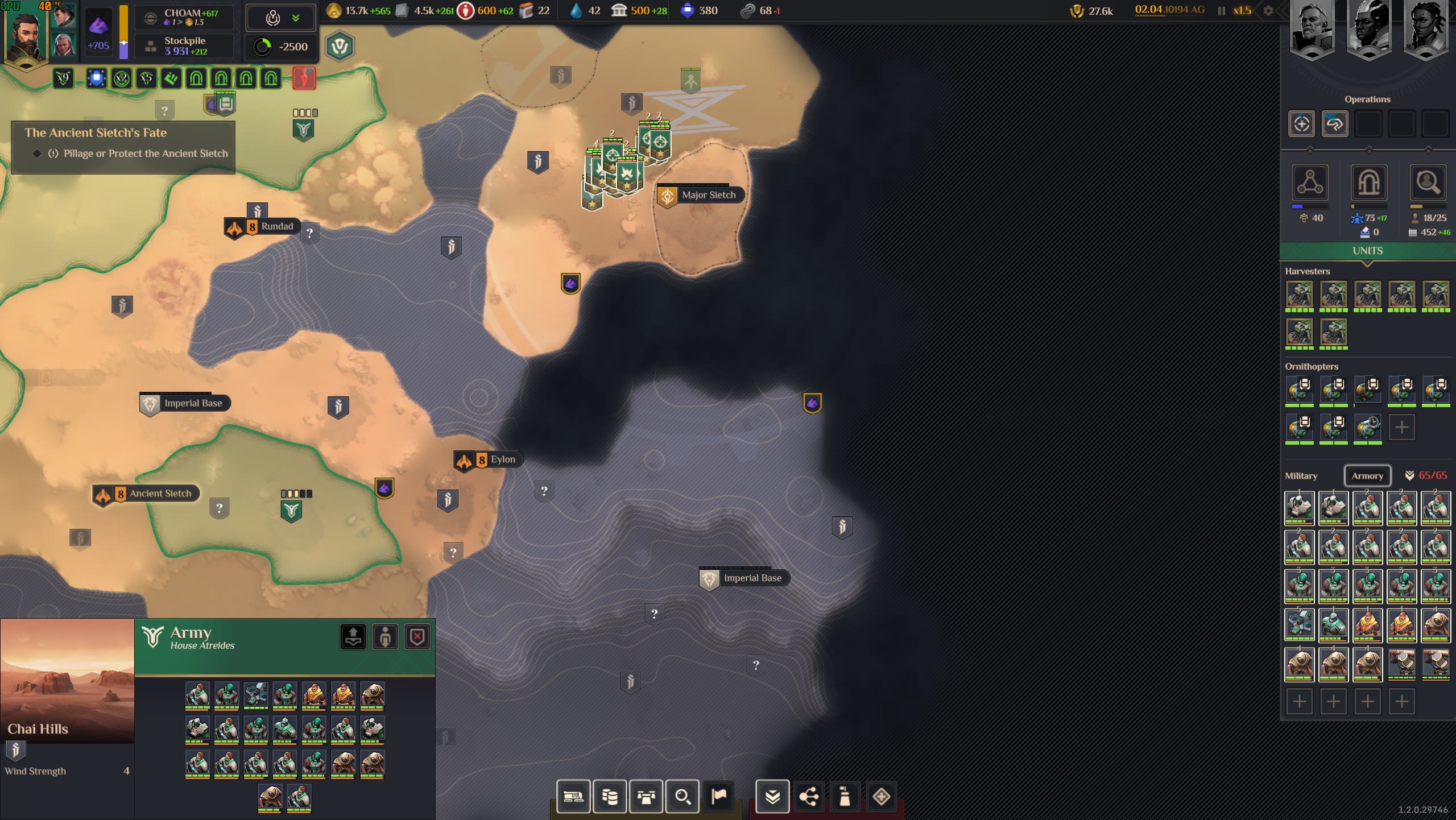Expand the green double-chevron dropdown near the top left
This screenshot has height=820, width=1456.
tap(295, 17)
